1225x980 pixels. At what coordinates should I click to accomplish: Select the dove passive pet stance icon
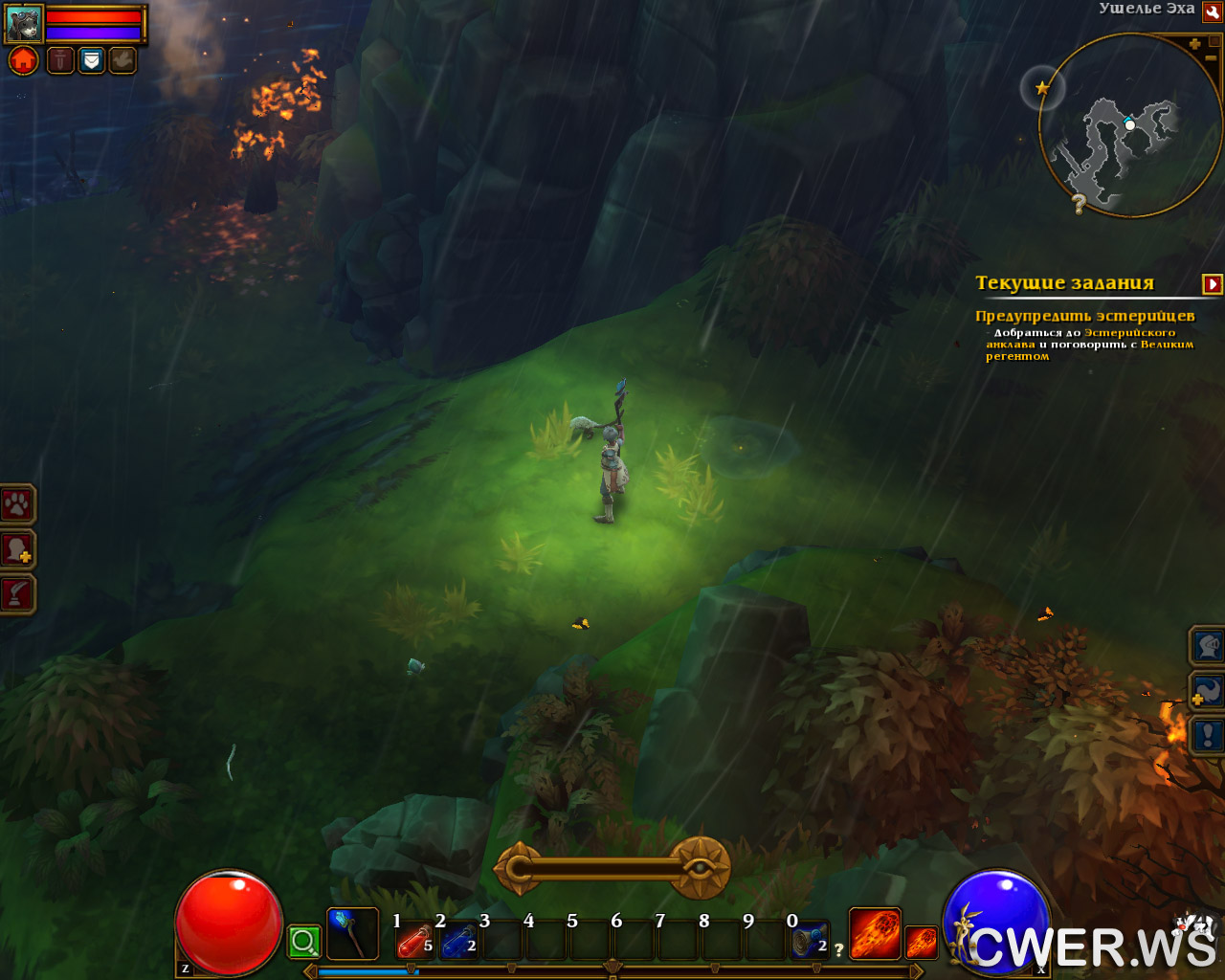pos(122,61)
